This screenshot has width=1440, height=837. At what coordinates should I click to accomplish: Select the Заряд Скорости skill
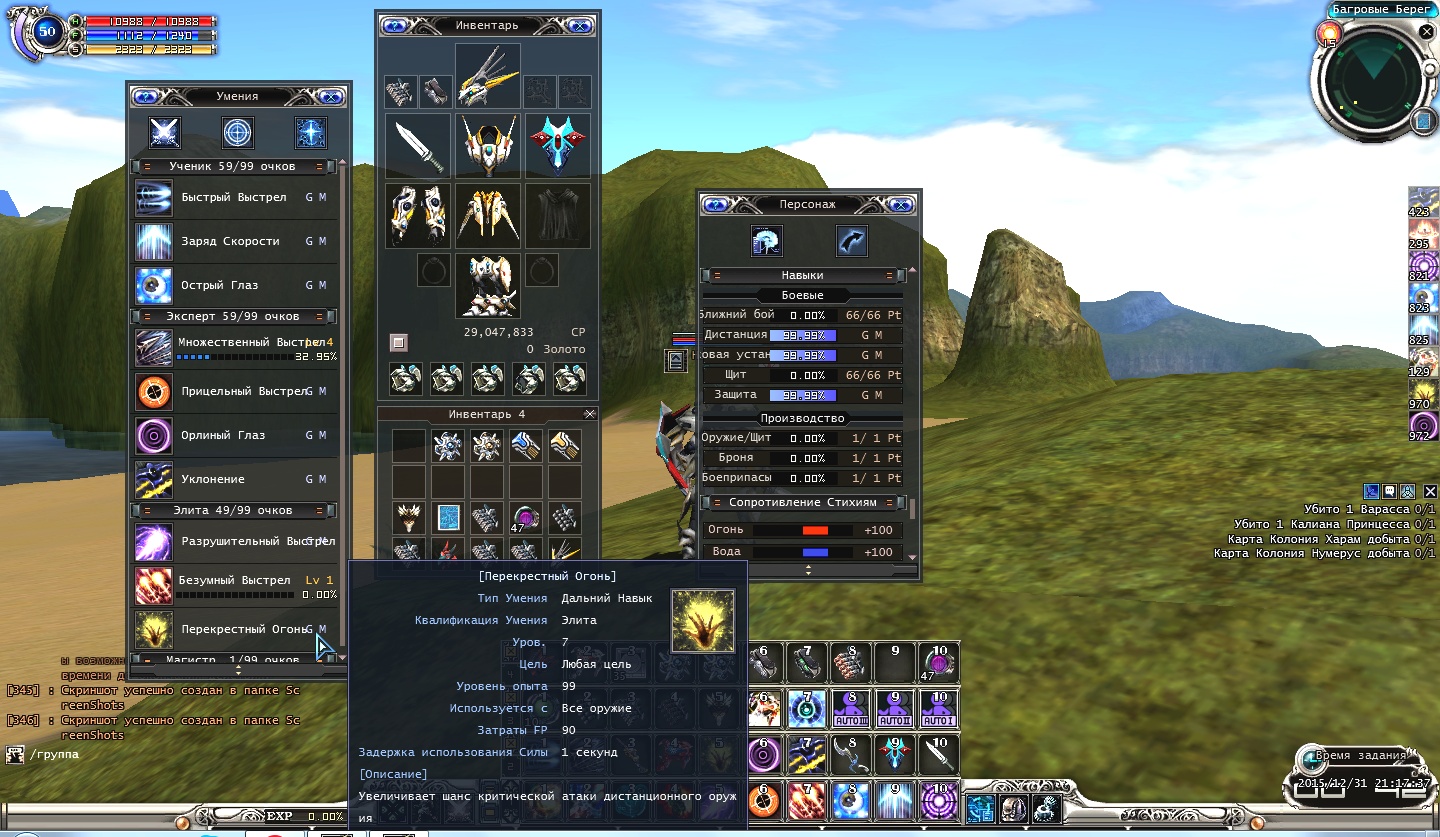click(231, 242)
